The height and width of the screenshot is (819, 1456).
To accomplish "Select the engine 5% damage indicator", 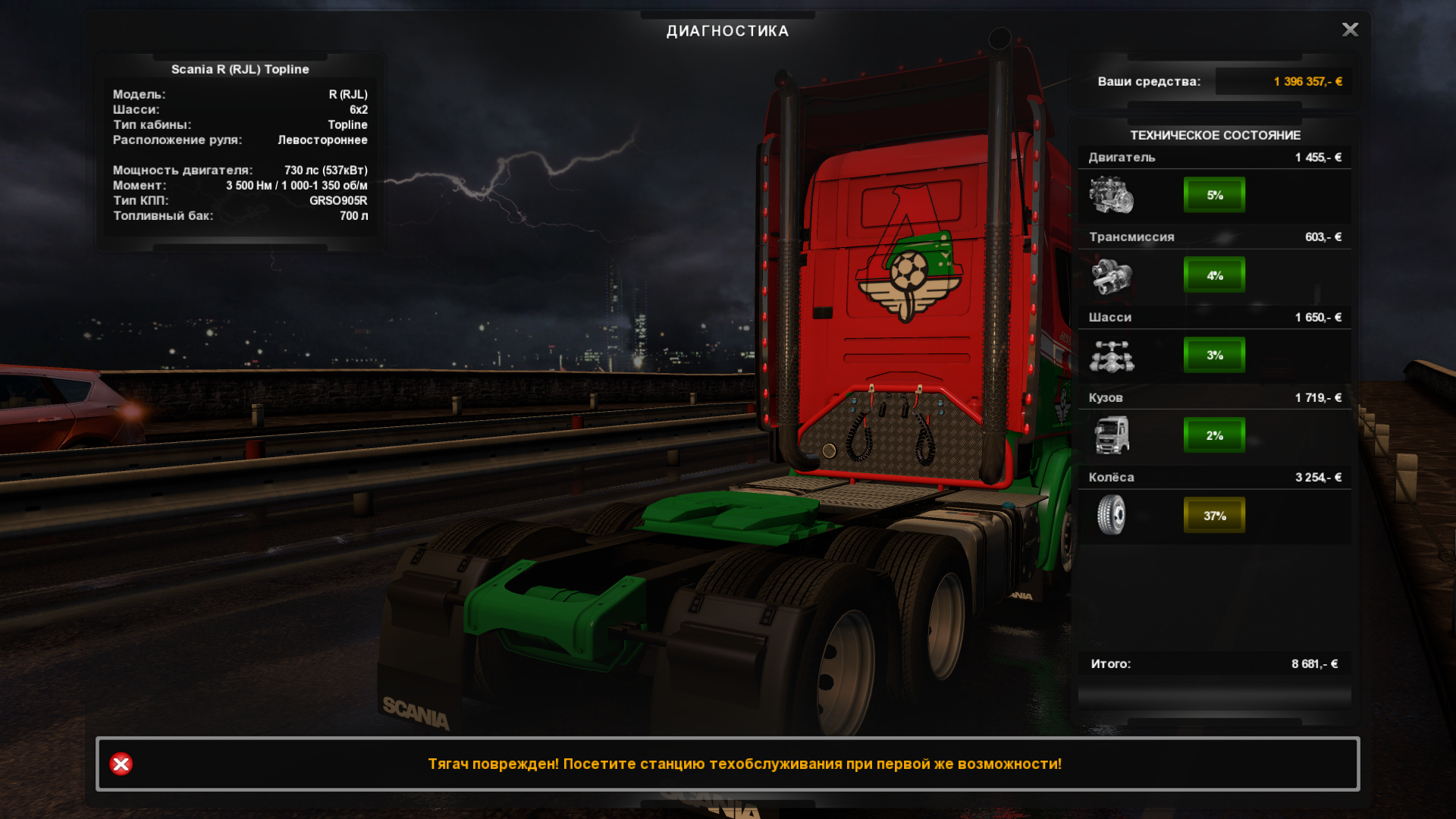I will tap(1214, 195).
